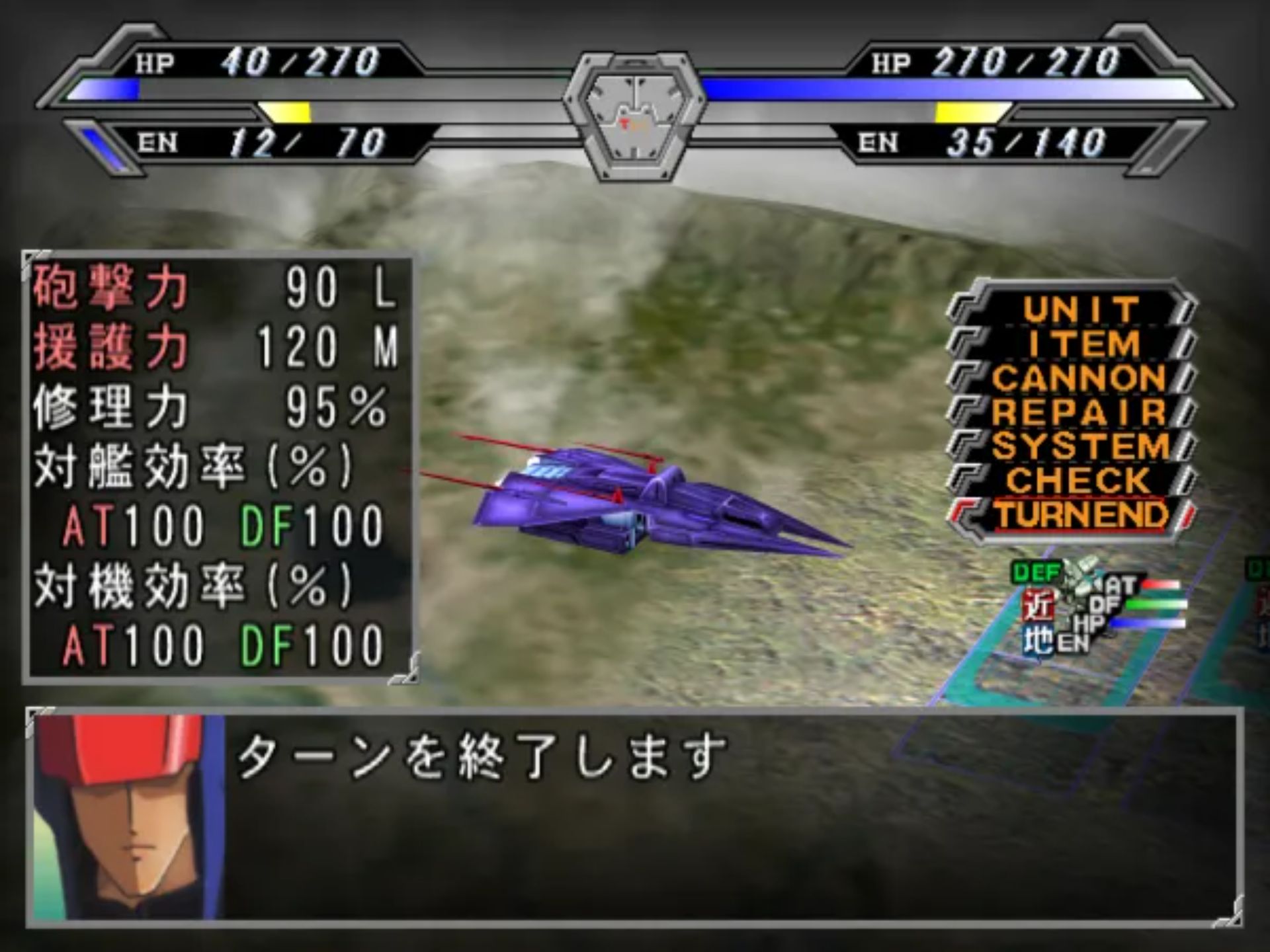Click the red 近 range indicator icon

point(1040,603)
